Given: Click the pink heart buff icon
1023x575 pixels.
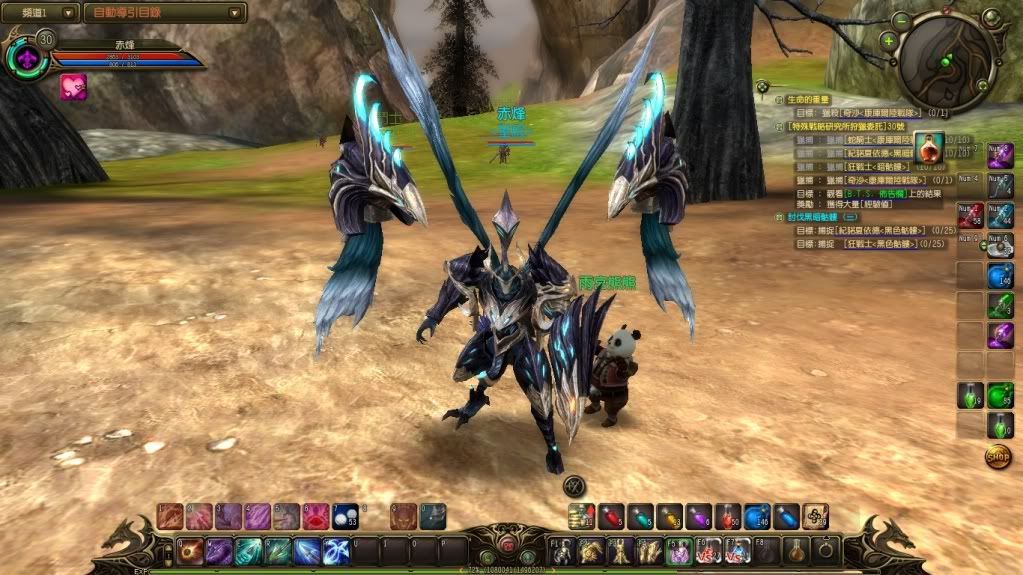Looking at the screenshot, I should click(x=73, y=86).
